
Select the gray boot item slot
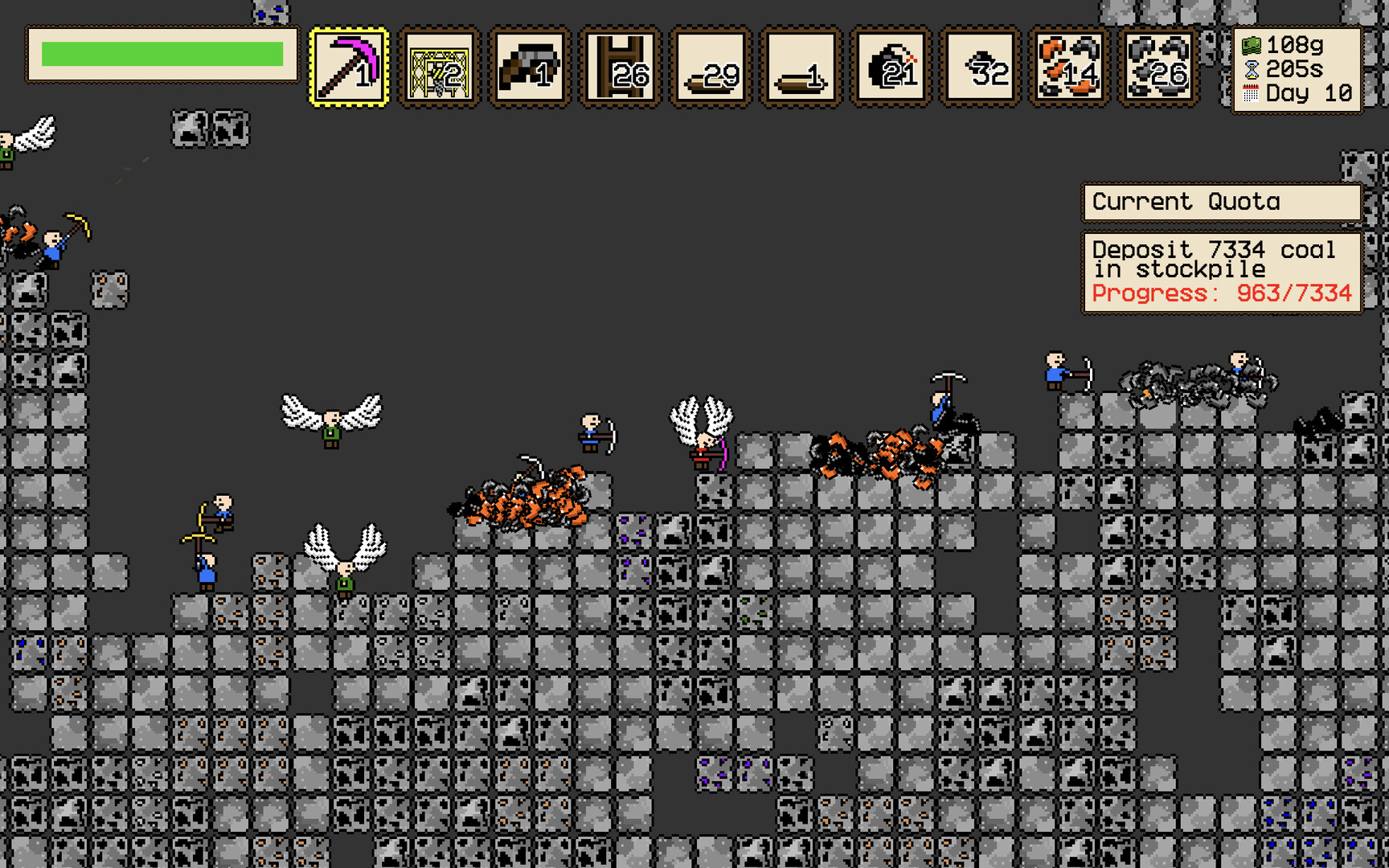531,68
